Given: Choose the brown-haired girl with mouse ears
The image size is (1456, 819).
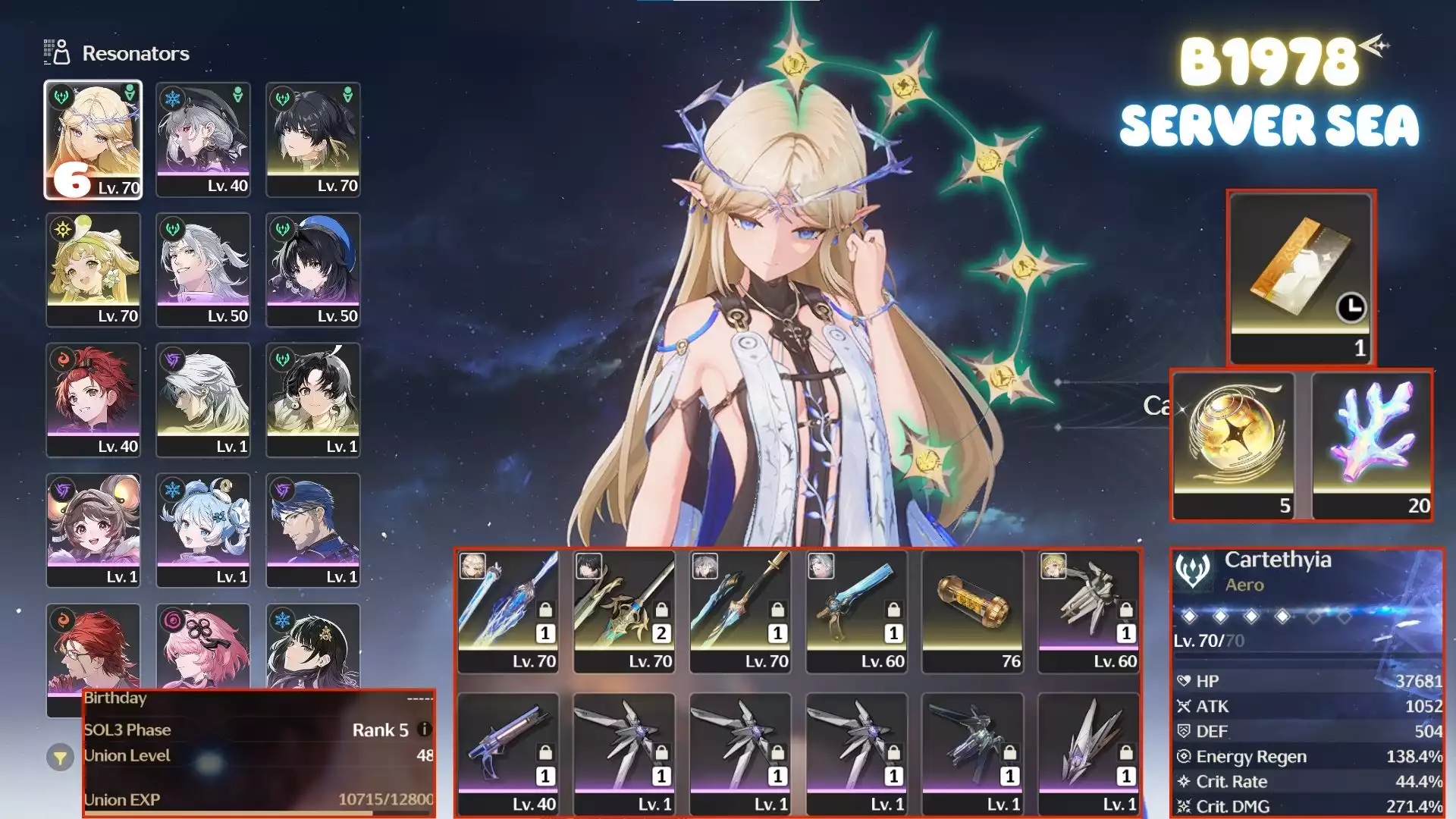Looking at the screenshot, I should (x=93, y=530).
